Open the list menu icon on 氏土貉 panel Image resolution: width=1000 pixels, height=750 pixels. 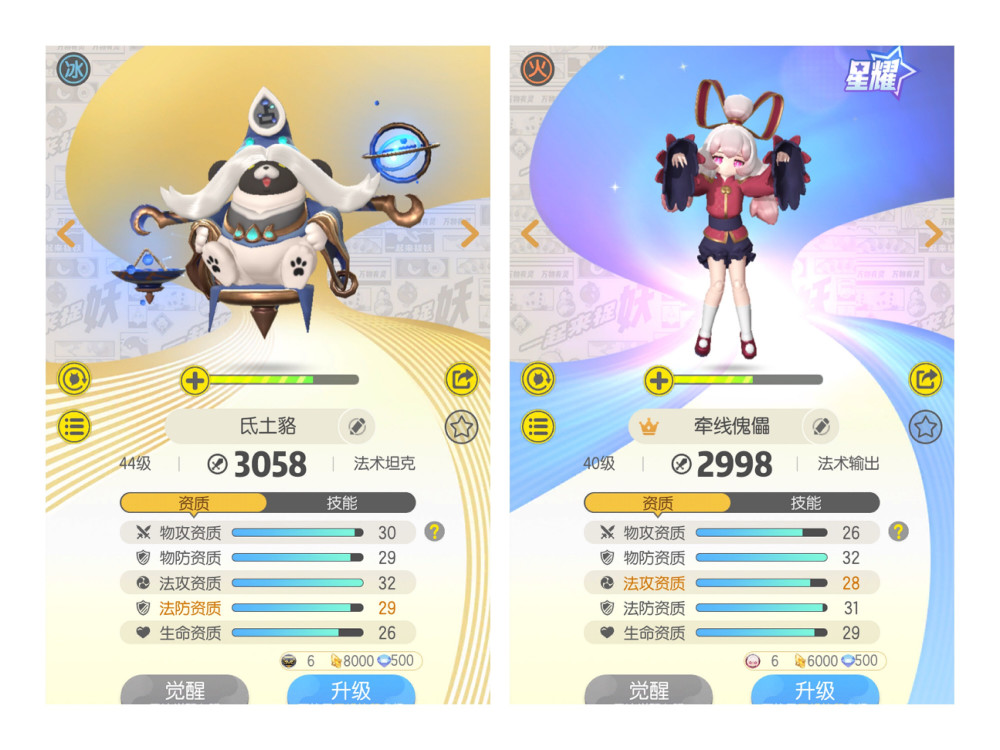click(x=75, y=427)
